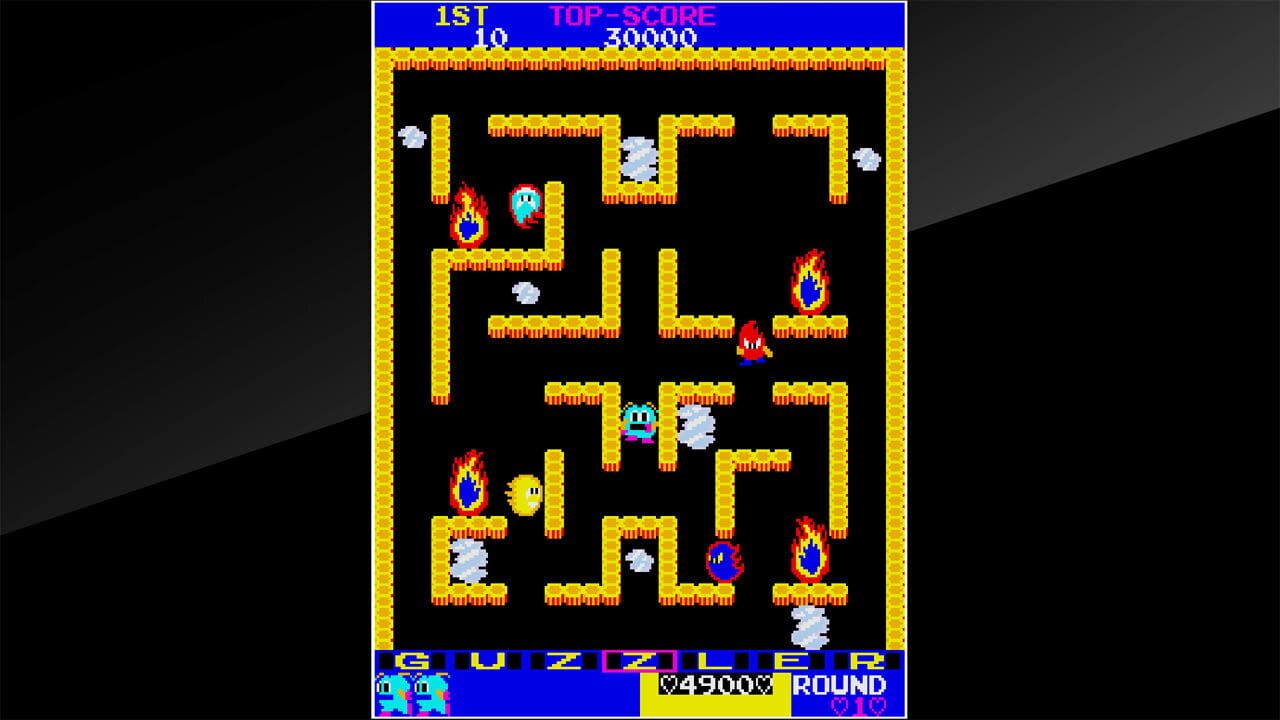Toggle the letter R in GUZZLER
The image size is (1280, 720).
pos(869,660)
